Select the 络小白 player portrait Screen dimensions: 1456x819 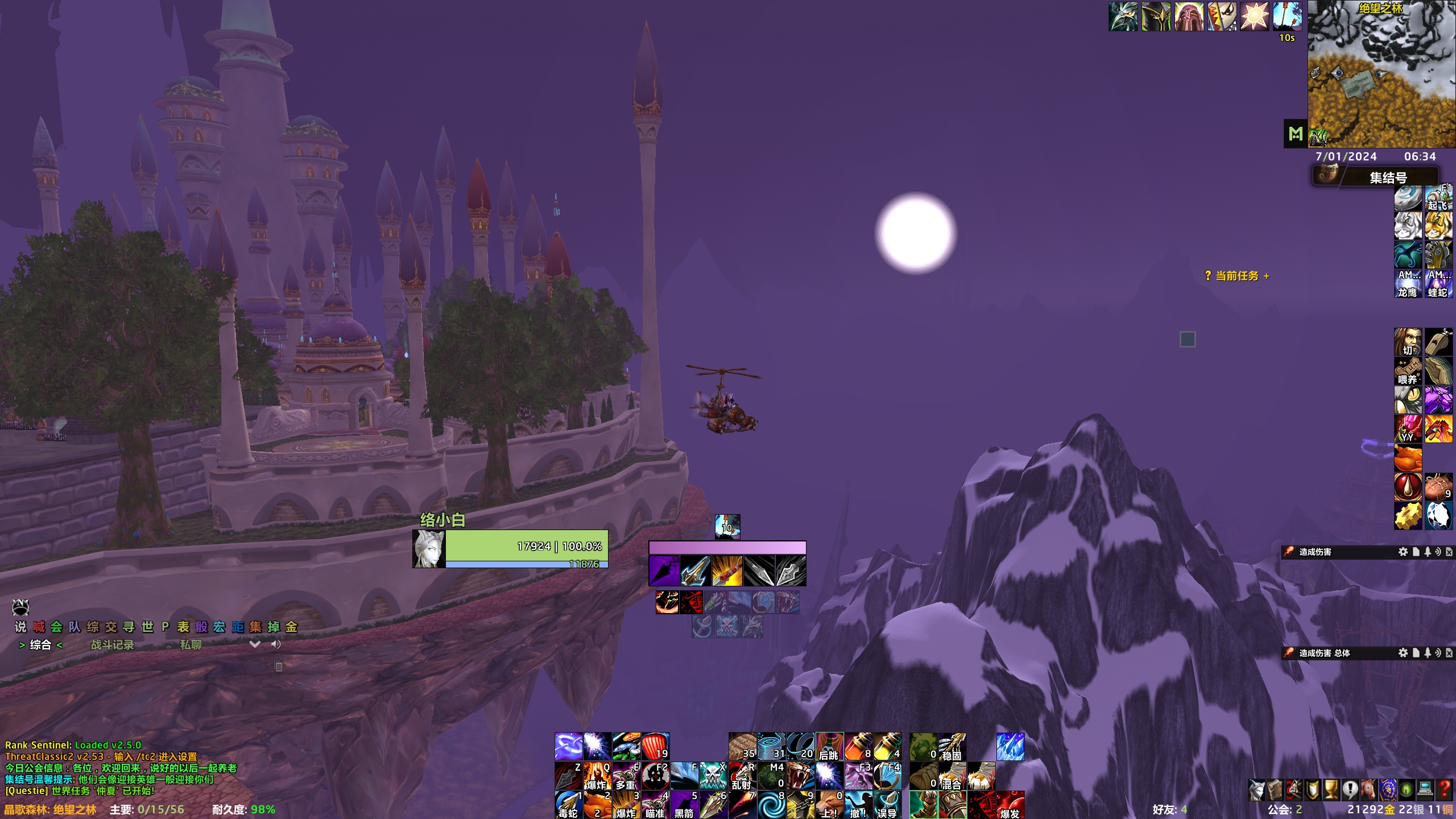(429, 549)
